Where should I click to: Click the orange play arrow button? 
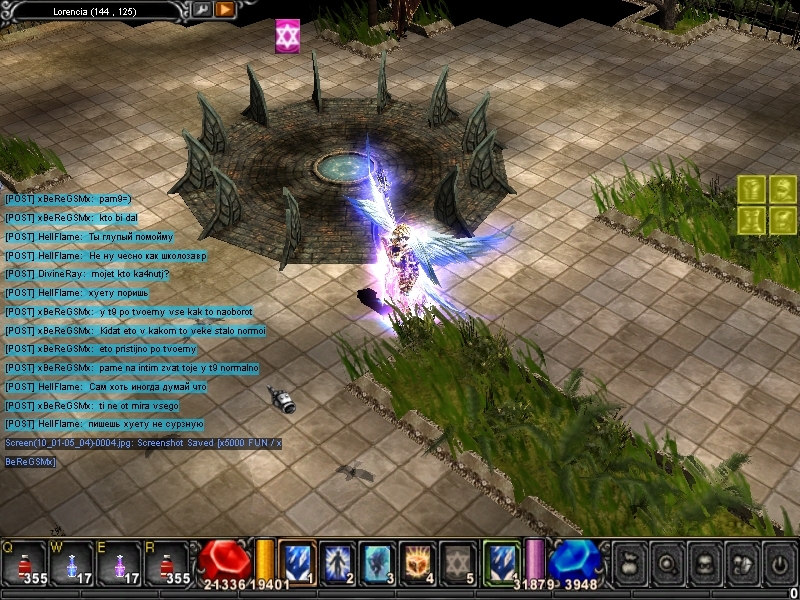pyautogui.click(x=225, y=9)
